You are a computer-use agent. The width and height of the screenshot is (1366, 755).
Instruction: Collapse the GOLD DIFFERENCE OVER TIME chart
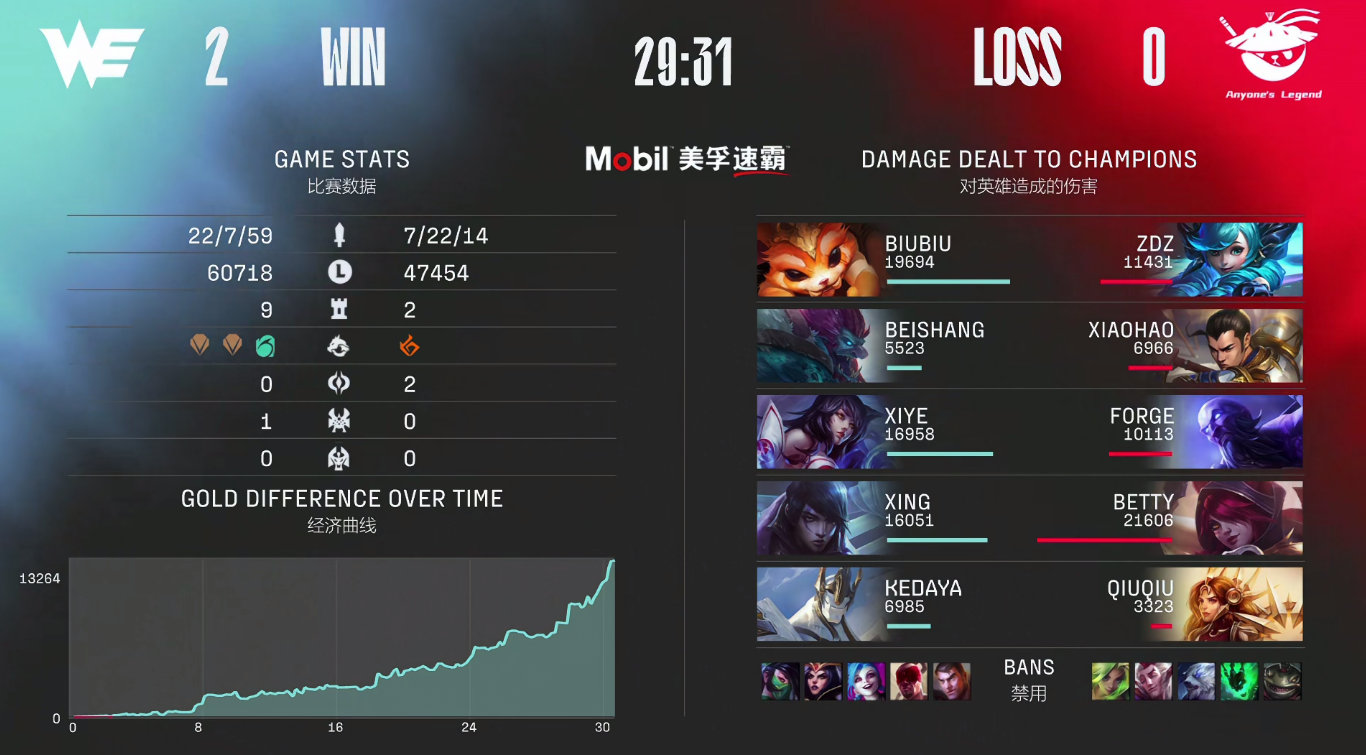coord(340,498)
